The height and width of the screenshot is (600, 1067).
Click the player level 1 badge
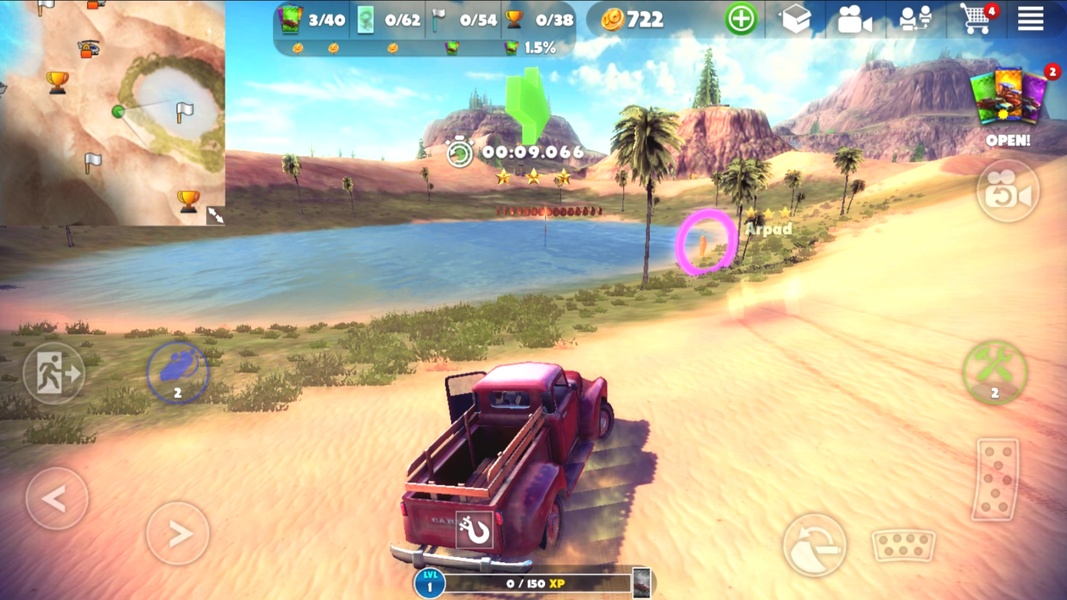pyautogui.click(x=430, y=583)
